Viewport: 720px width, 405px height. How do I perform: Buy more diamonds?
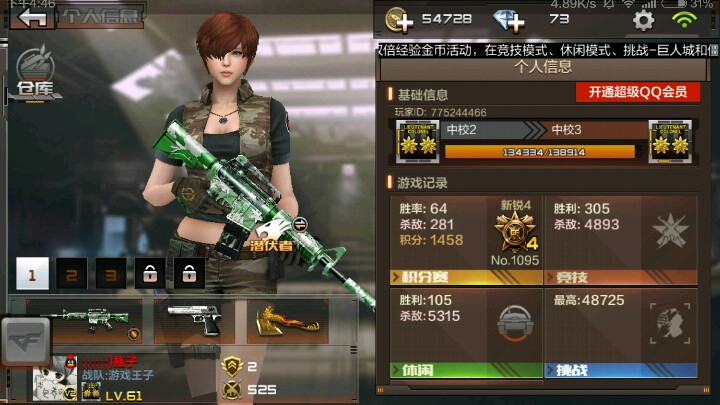509,20
